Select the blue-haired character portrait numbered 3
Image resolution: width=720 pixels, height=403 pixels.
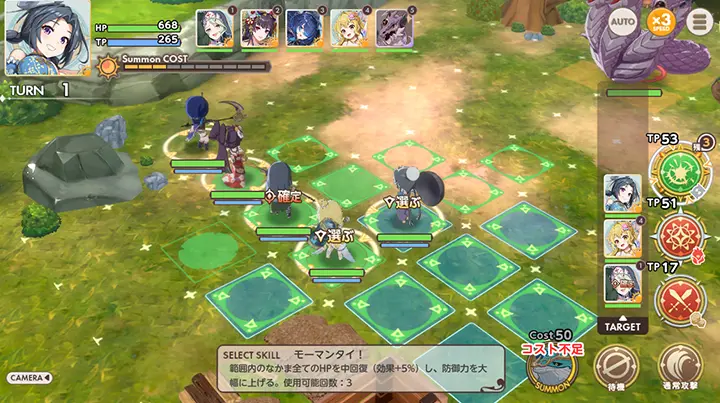point(304,29)
